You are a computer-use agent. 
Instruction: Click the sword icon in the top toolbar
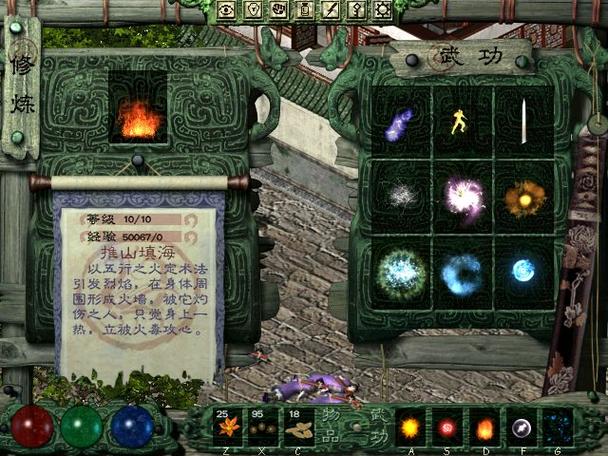point(329,10)
